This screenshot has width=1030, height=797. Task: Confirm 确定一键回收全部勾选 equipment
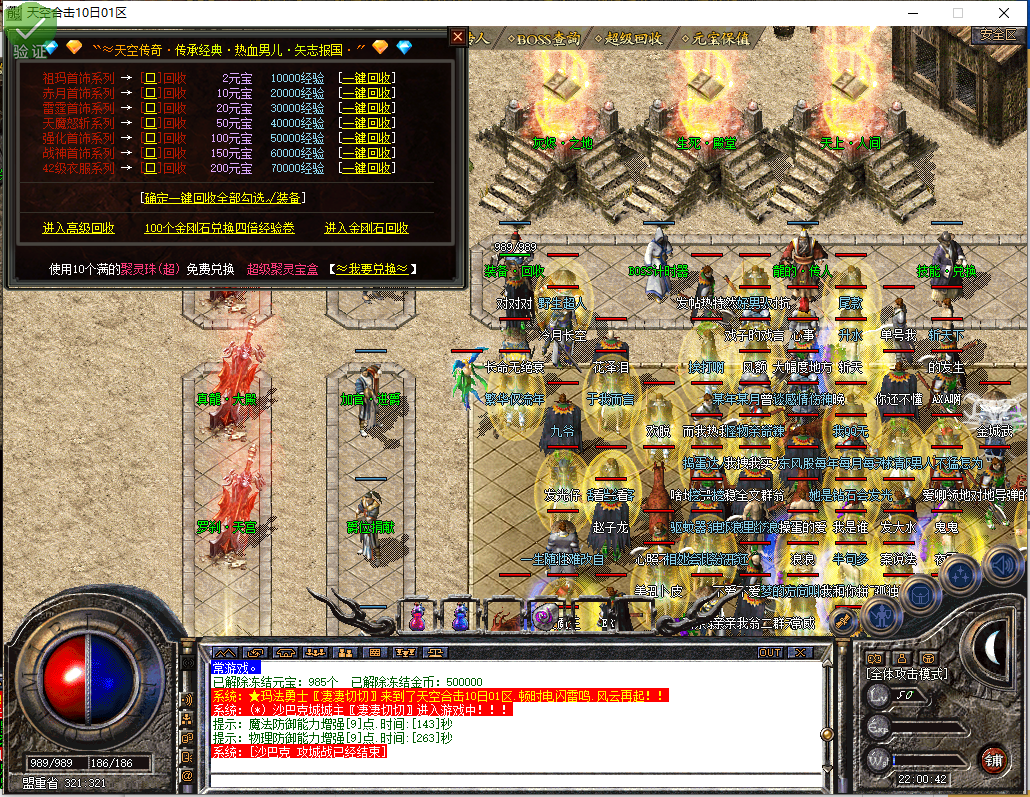click(x=222, y=198)
